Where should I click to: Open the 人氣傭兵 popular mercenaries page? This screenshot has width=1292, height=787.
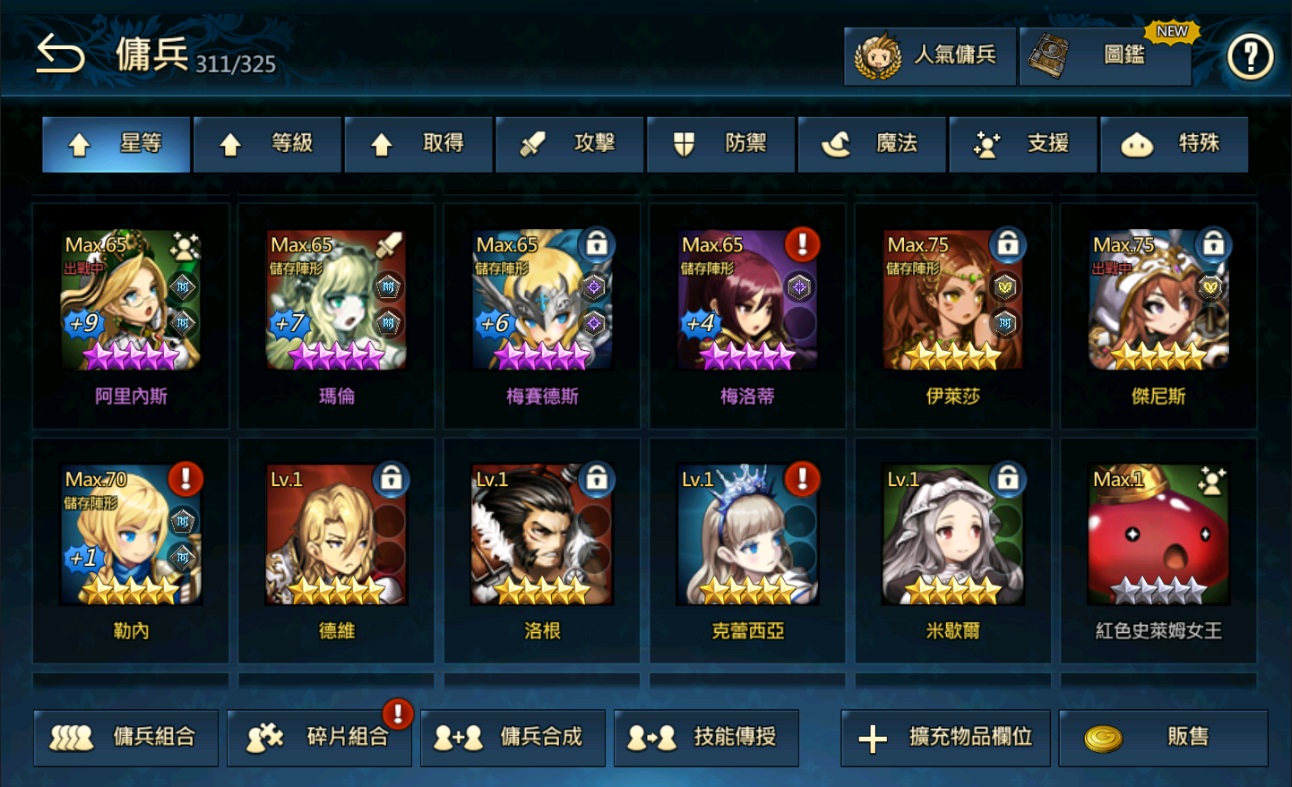930,56
